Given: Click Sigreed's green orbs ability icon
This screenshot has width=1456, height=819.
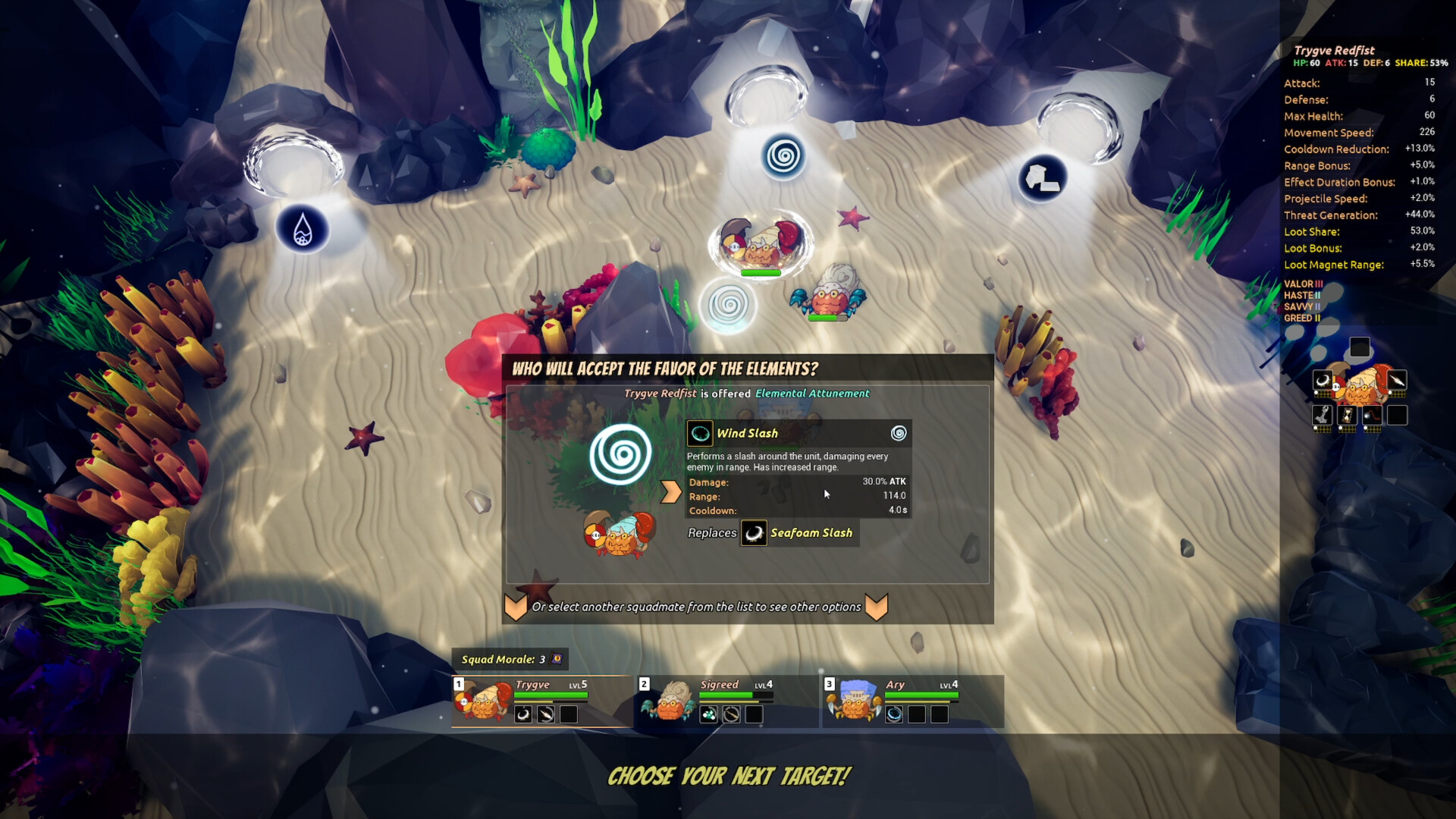Looking at the screenshot, I should point(708,714).
